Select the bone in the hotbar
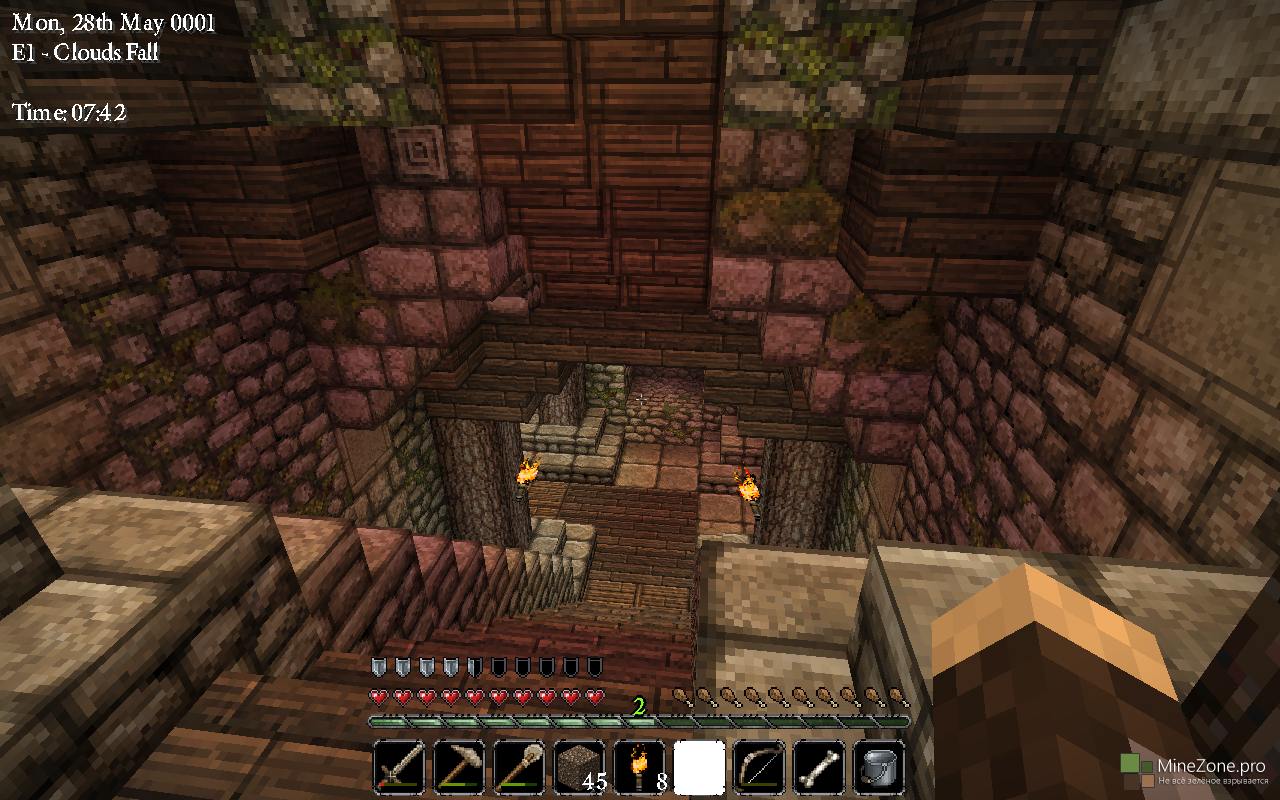The width and height of the screenshot is (1280, 800). tap(819, 768)
